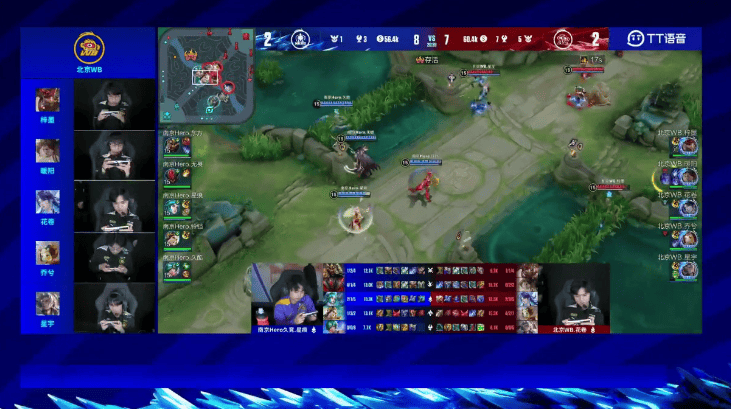Click the 北京WB team logo above the roster
This screenshot has height=409, width=731.
click(x=88, y=48)
